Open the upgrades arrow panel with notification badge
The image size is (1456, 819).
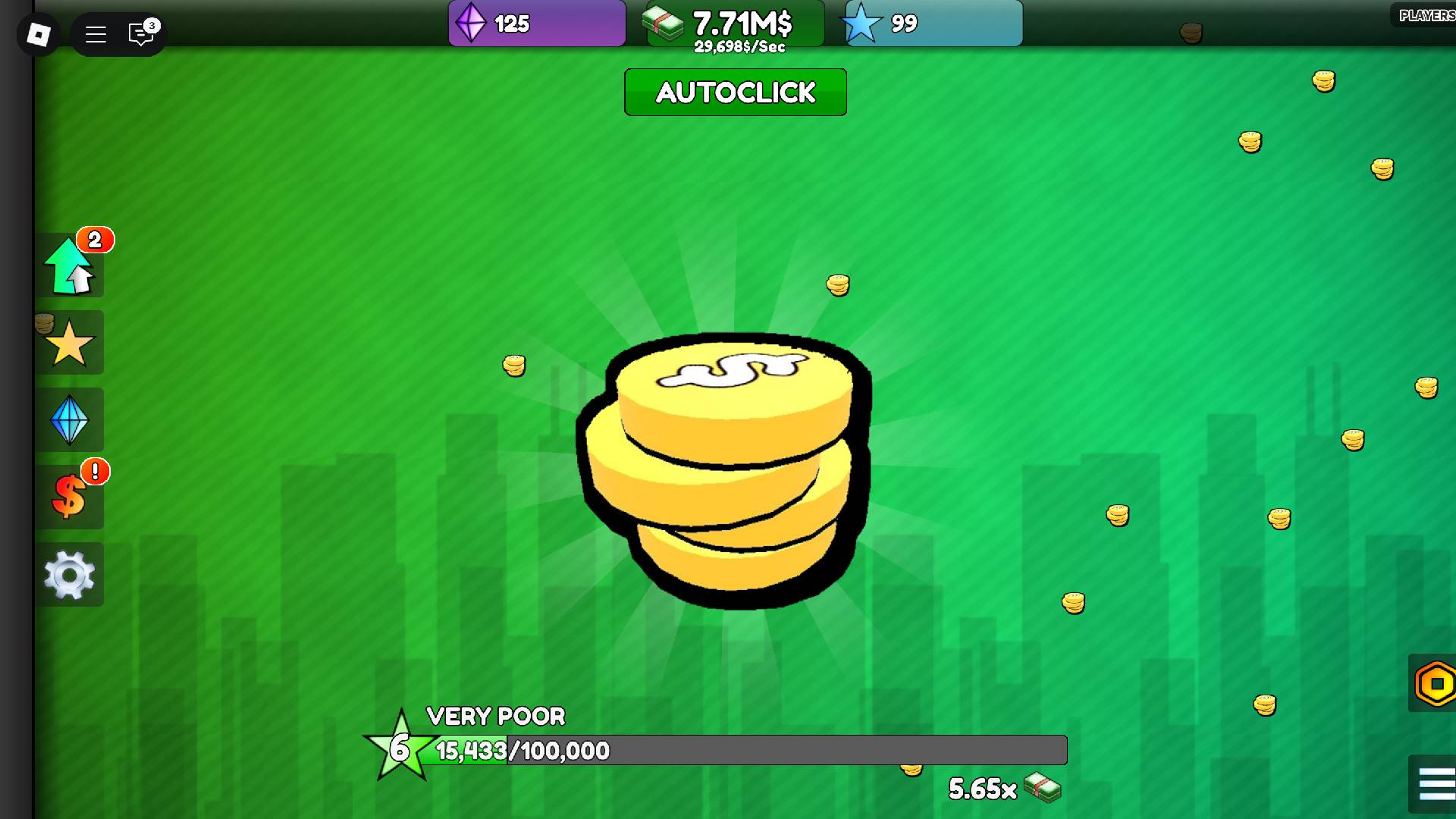[71, 265]
